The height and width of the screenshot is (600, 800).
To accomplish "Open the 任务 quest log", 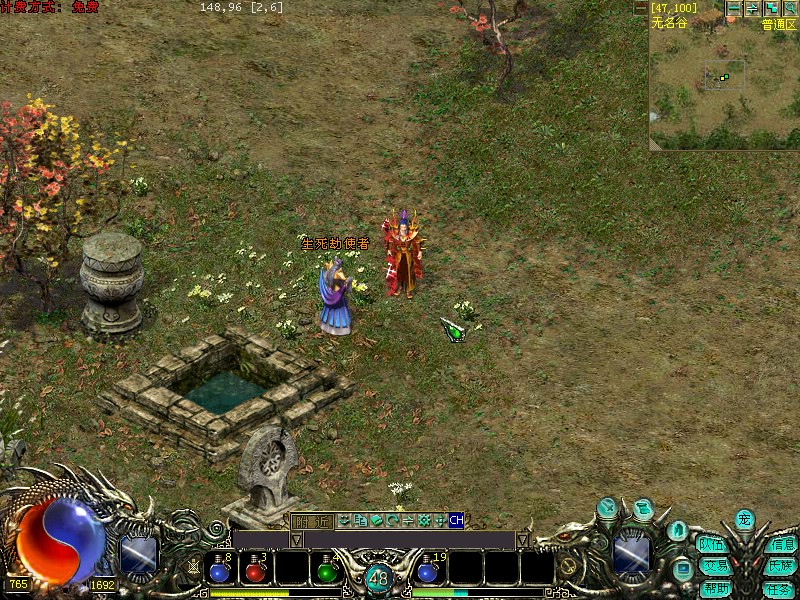I will [x=779, y=588].
